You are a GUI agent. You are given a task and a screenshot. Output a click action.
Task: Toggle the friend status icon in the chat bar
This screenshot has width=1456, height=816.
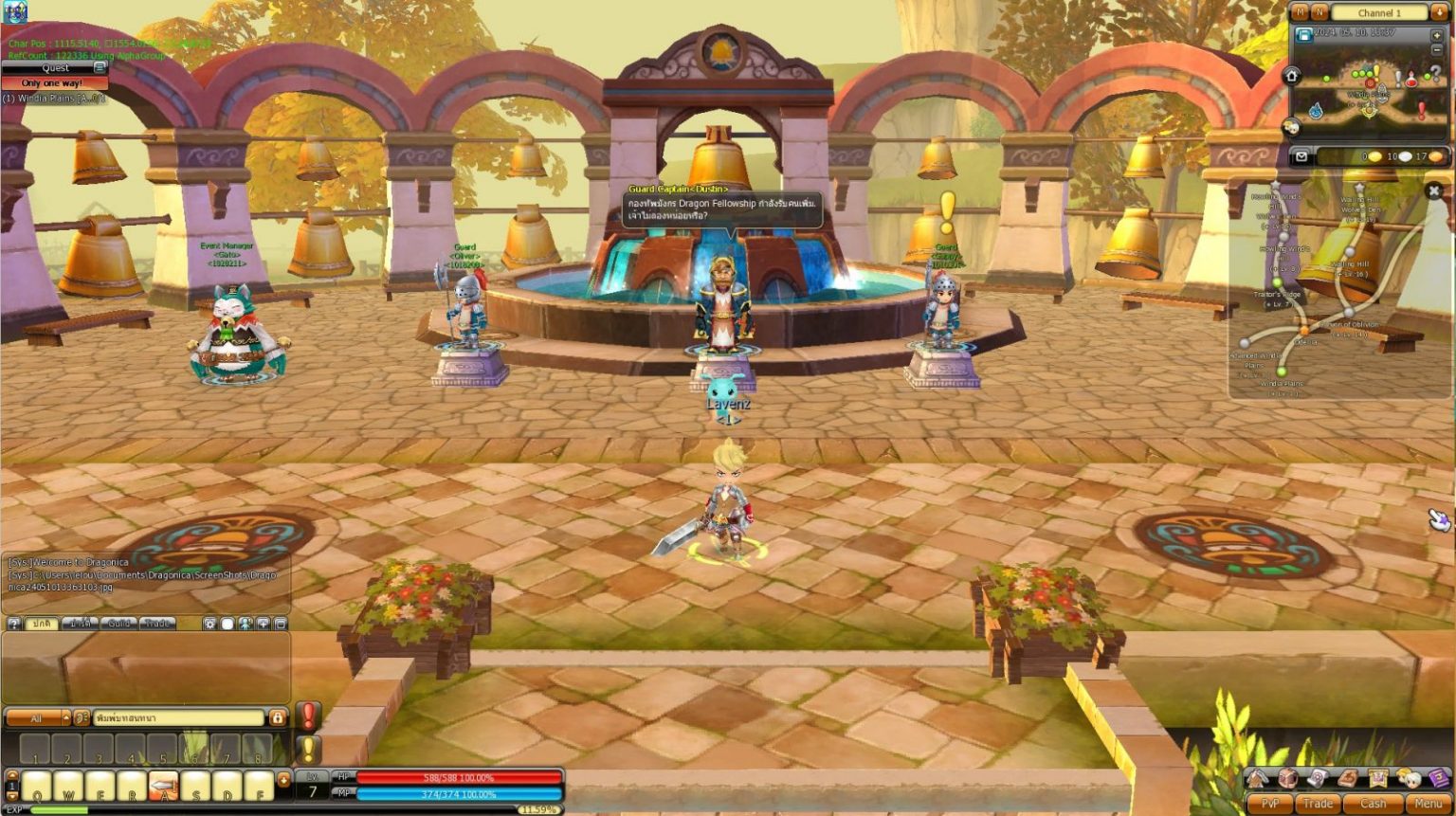(246, 624)
